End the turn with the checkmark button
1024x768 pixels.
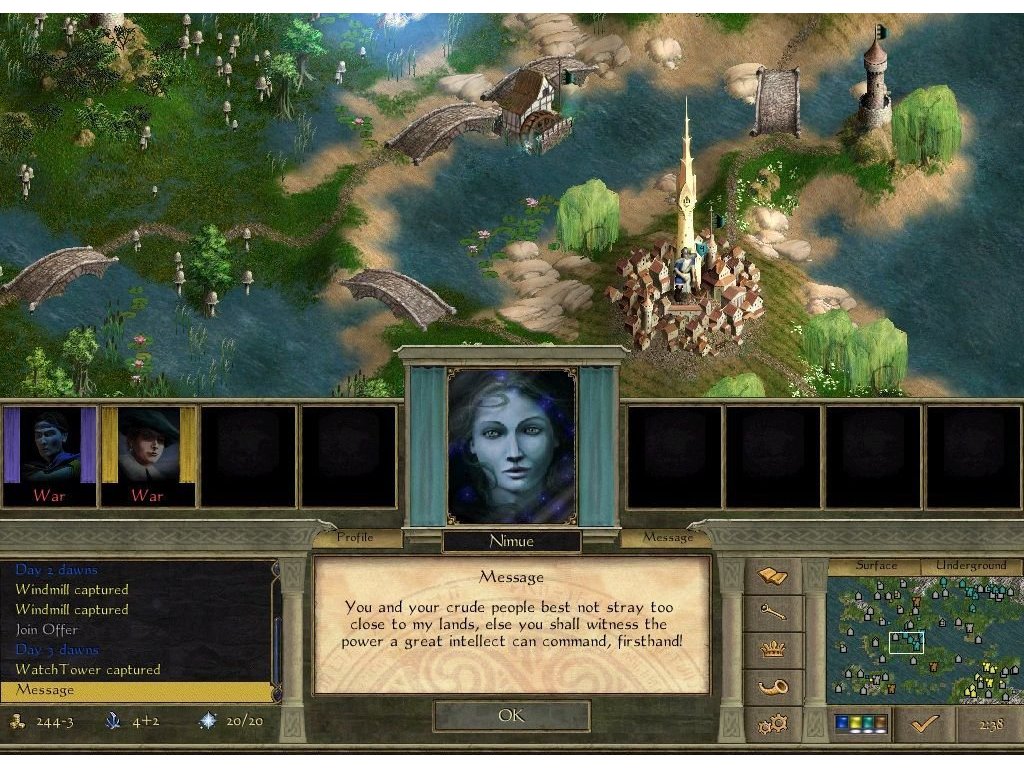click(923, 724)
